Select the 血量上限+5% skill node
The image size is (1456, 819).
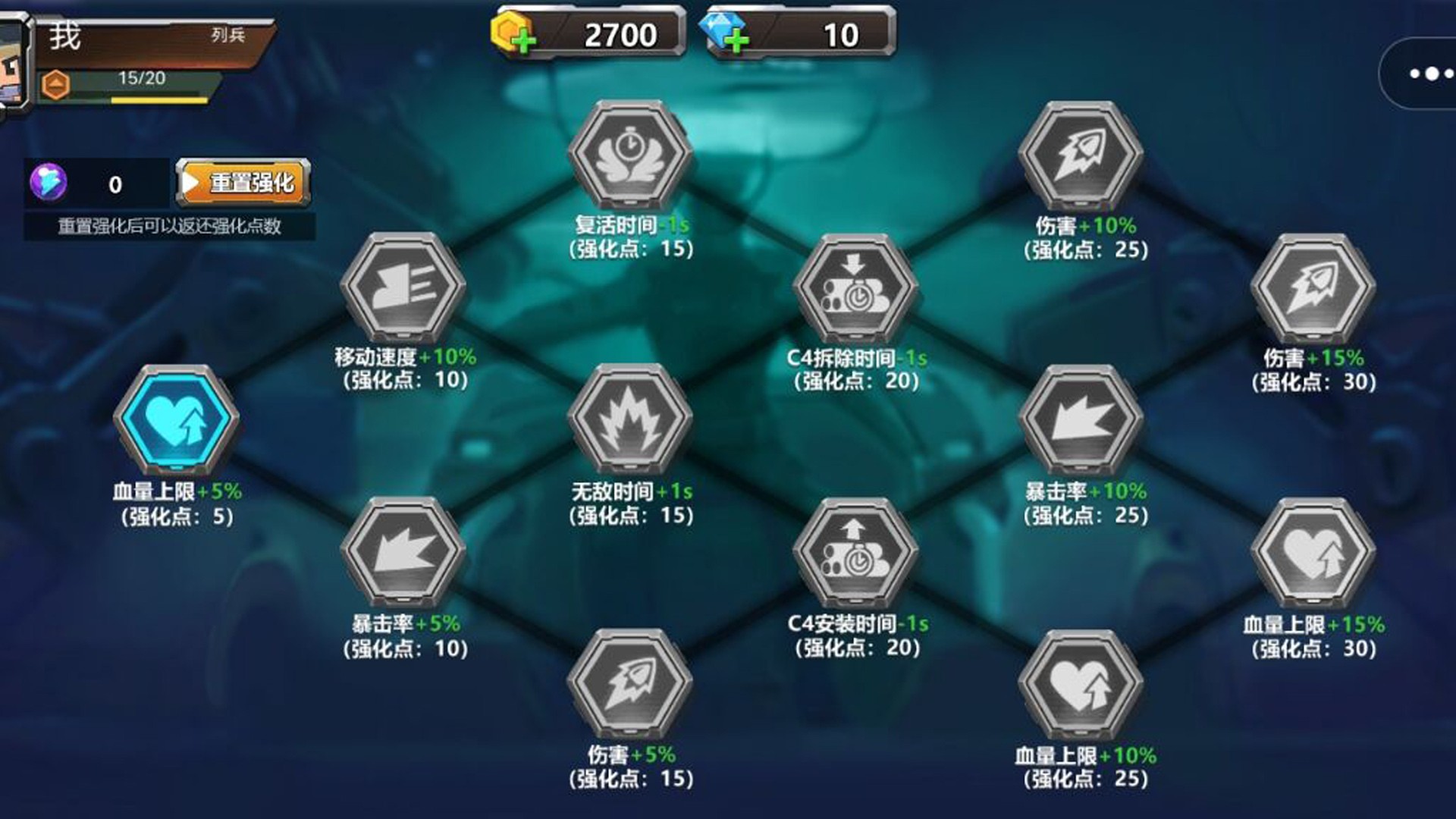tap(177, 417)
